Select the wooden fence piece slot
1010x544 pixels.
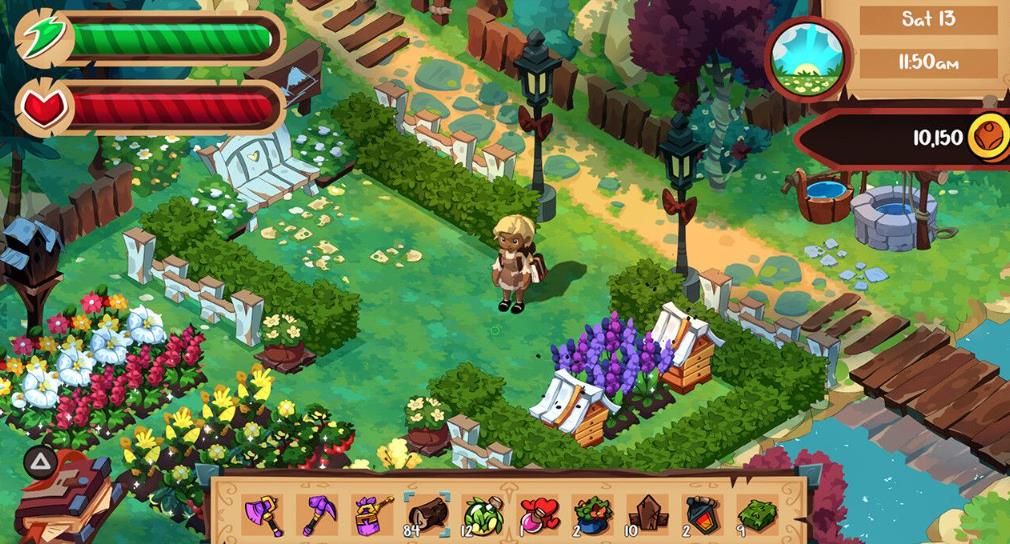tap(647, 513)
